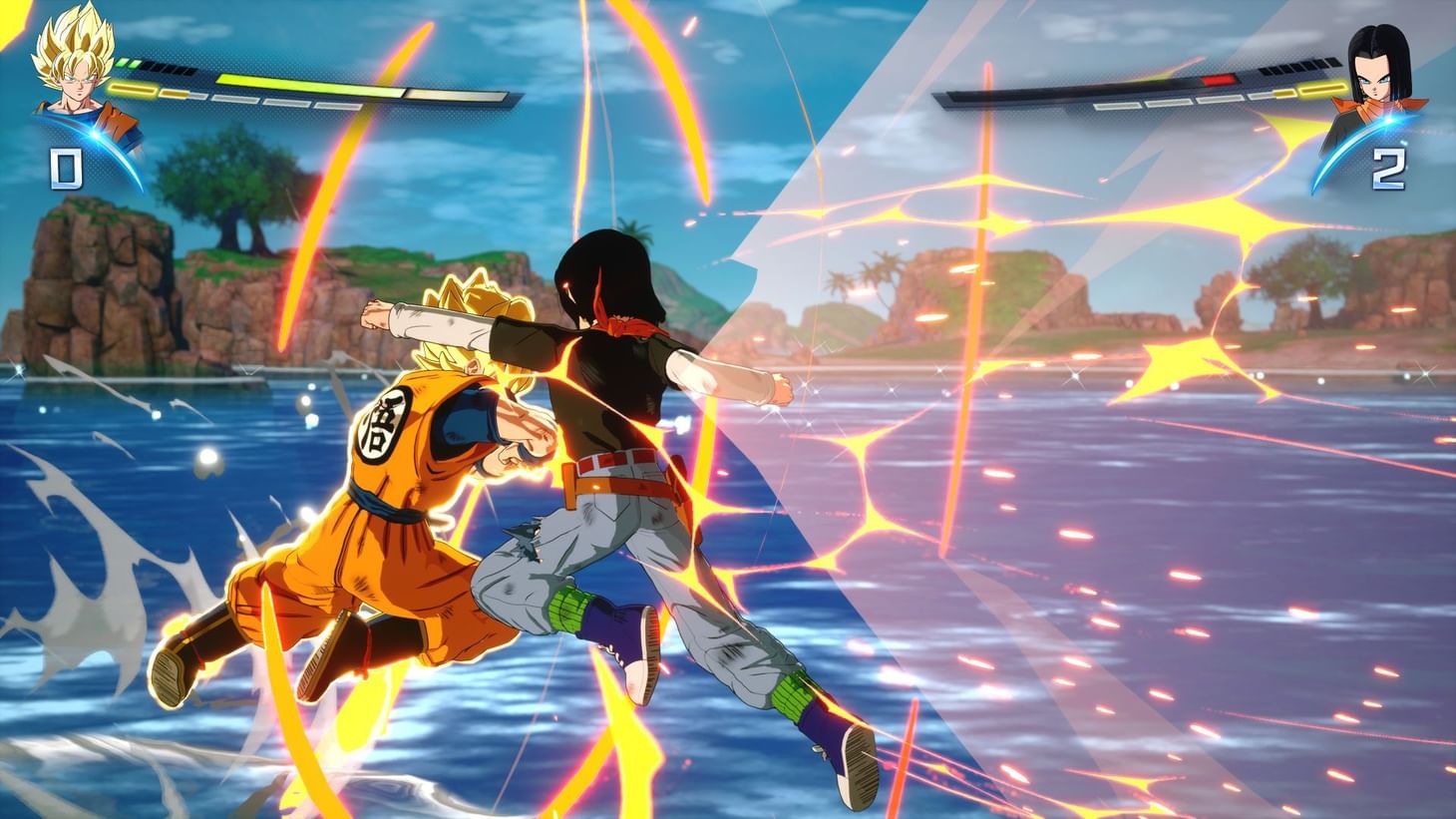Click the green-yellow fill of Goku's health bar
The width and height of the screenshot is (1456, 819).
point(301,83)
